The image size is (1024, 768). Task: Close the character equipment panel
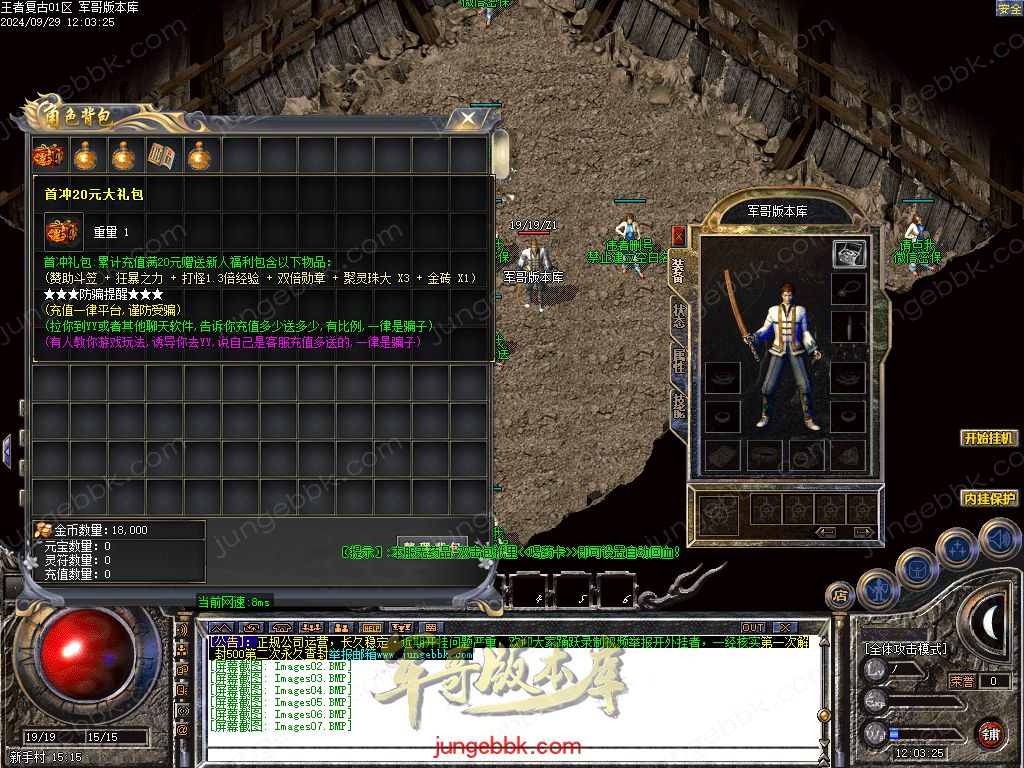[x=679, y=236]
